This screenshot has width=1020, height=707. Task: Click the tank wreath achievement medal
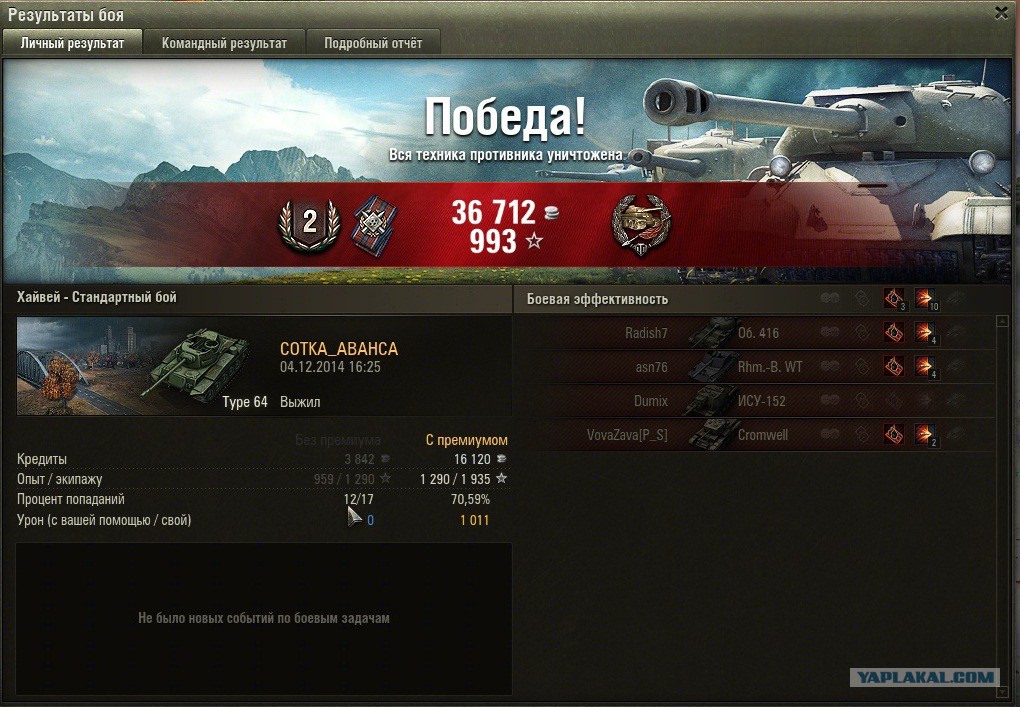click(641, 223)
